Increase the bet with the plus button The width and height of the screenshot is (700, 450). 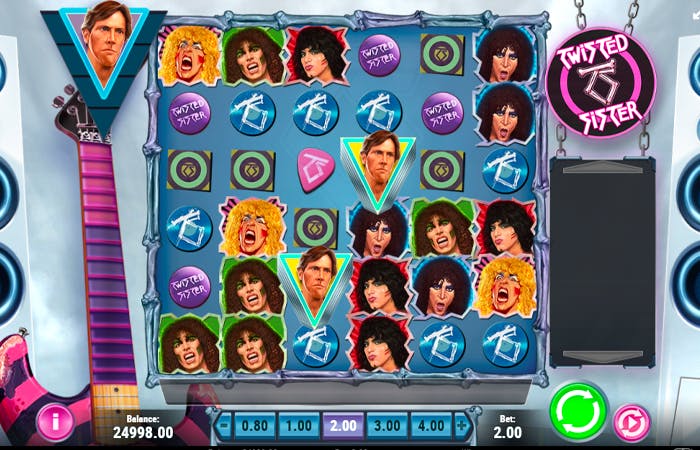pos(462,425)
